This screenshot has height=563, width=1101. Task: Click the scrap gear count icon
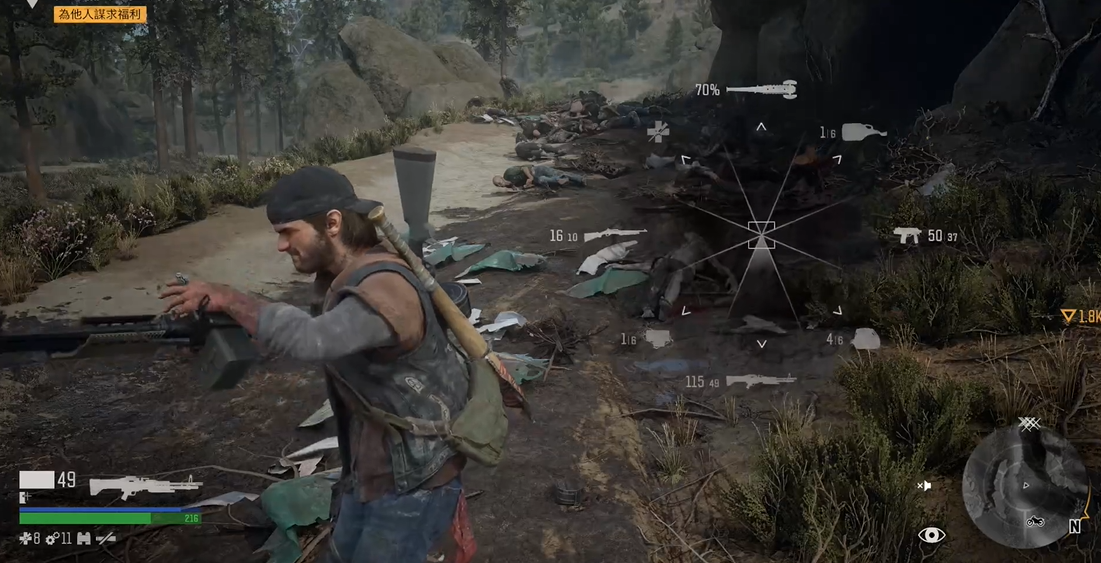tap(53, 539)
